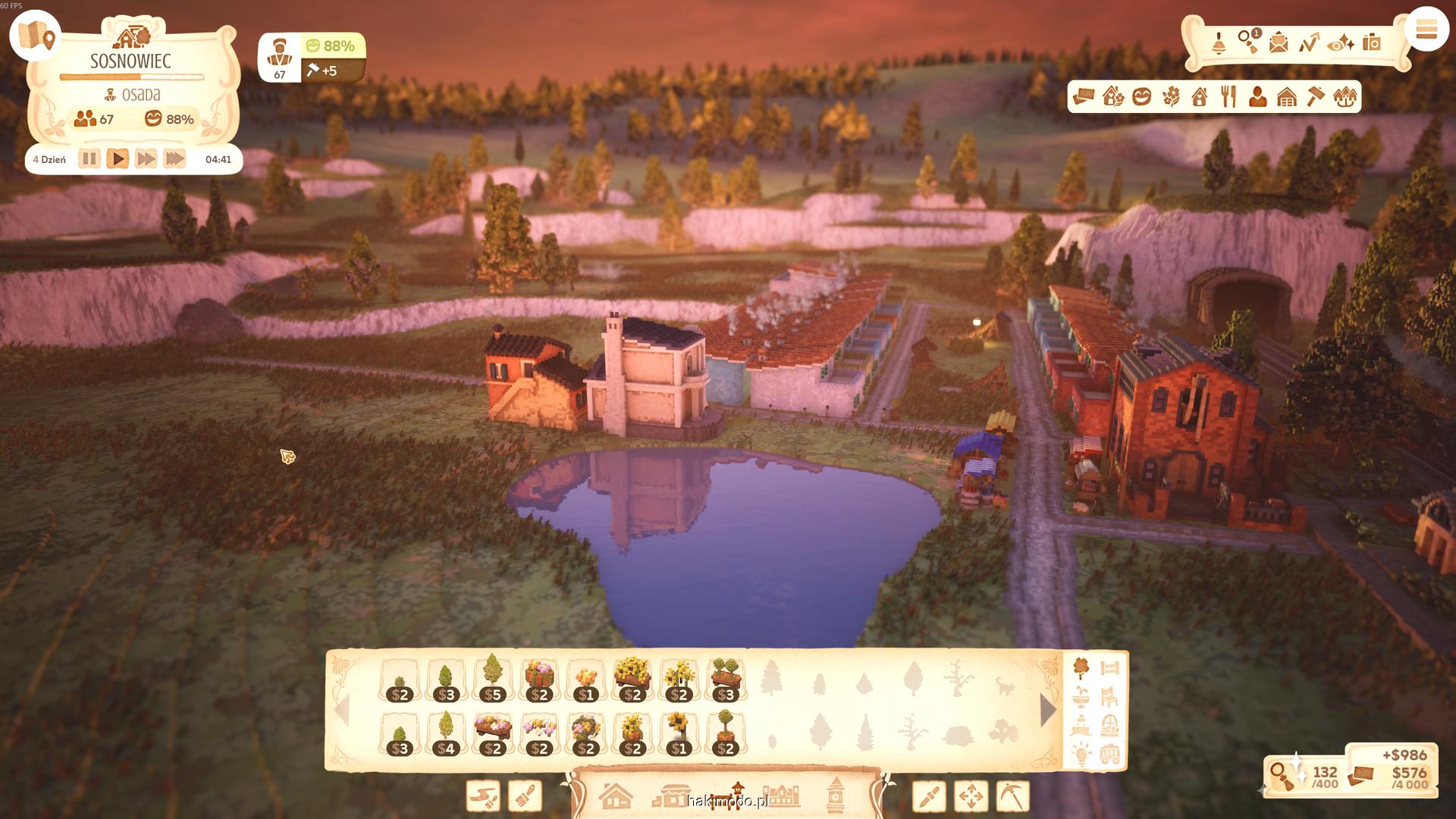The width and height of the screenshot is (1456, 819).
Task: Open the clock tower build category
Action: coord(835,796)
